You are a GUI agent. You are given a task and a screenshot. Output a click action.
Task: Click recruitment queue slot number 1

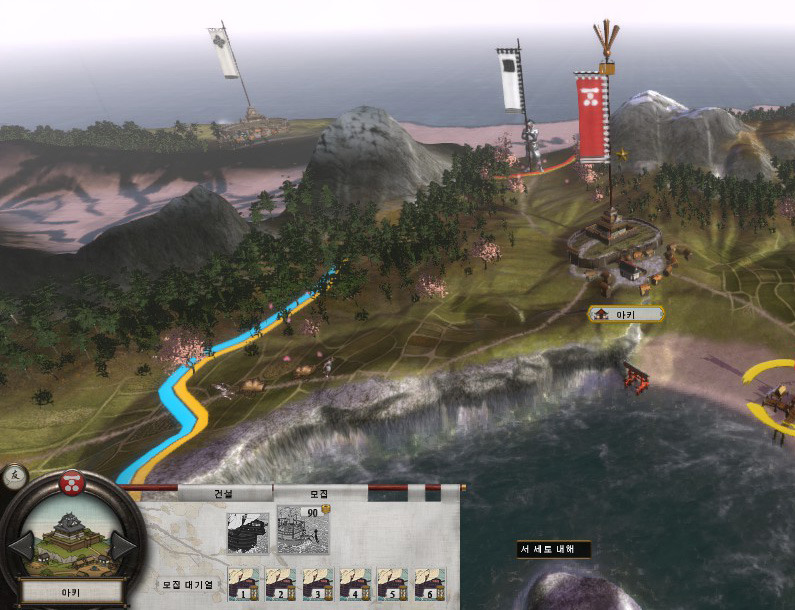click(244, 584)
